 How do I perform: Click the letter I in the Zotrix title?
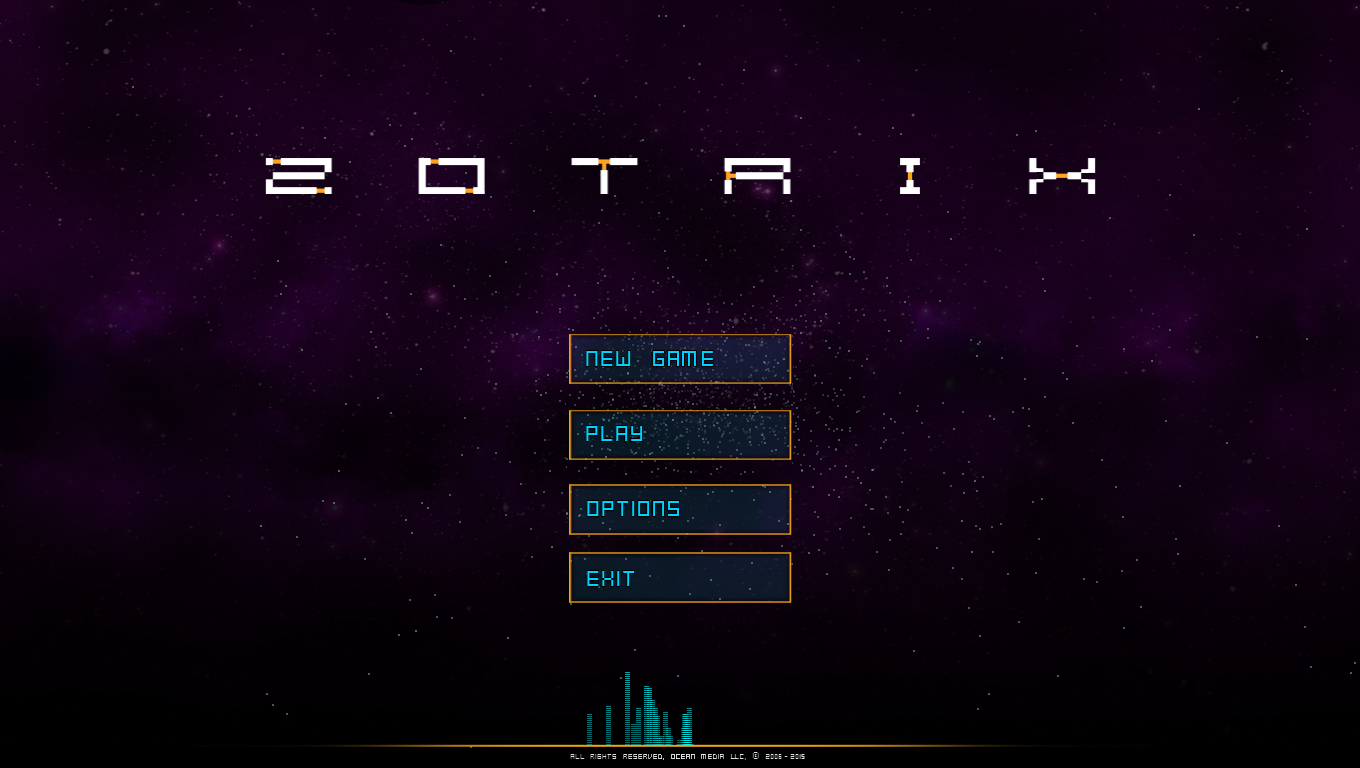tap(910, 176)
